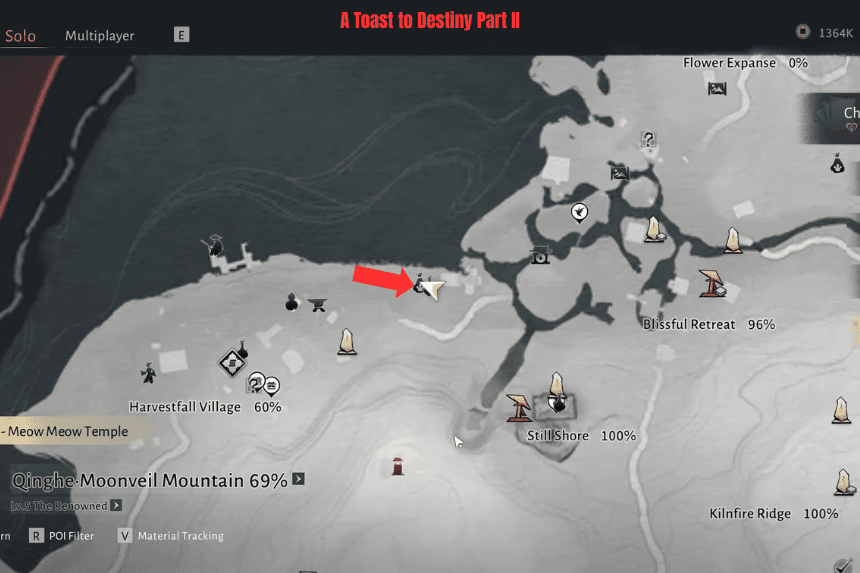The image size is (860, 573).
Task: Select the bird pin marker on the map
Action: coord(578,212)
